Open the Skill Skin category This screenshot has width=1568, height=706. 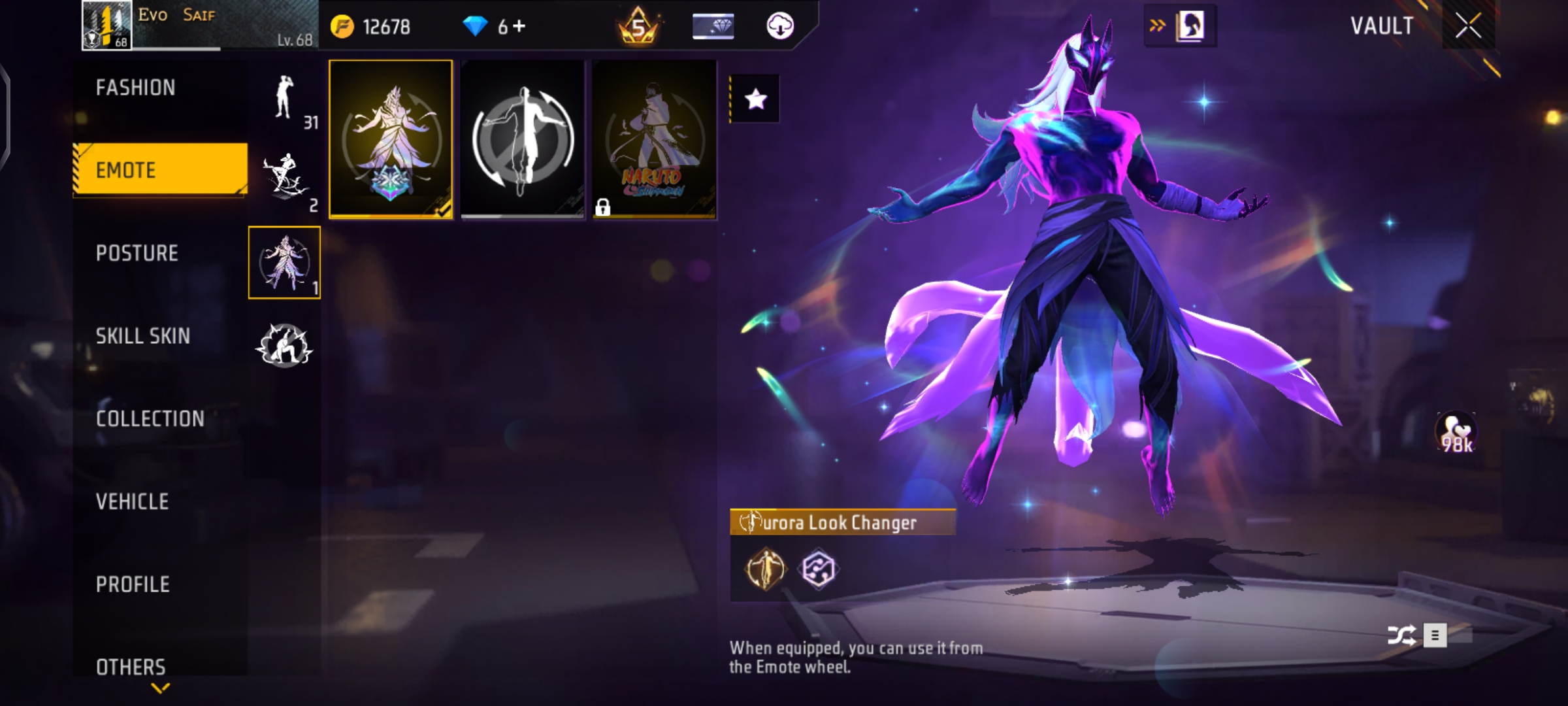tap(143, 336)
